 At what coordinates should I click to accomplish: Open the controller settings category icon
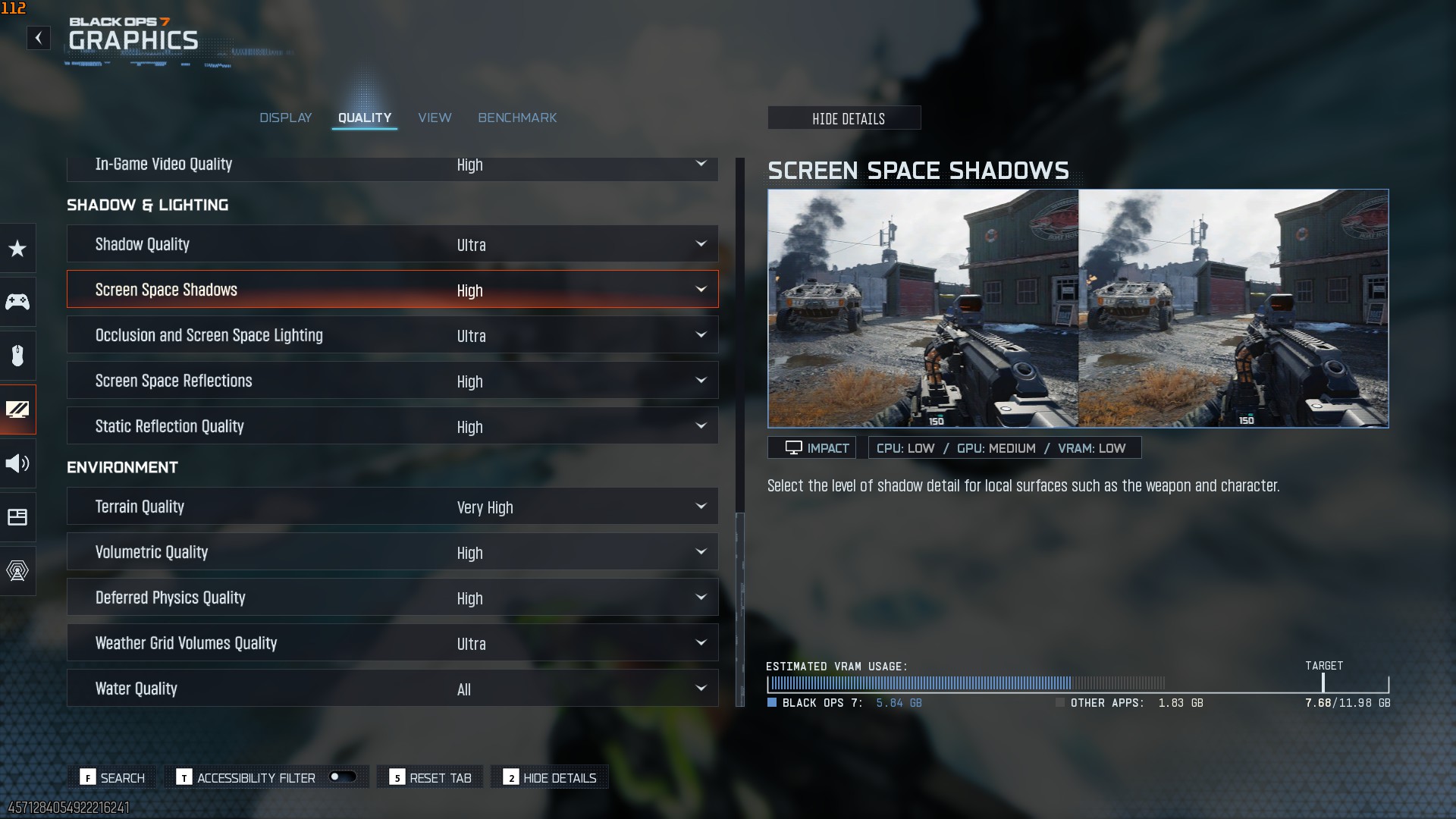[x=17, y=302]
